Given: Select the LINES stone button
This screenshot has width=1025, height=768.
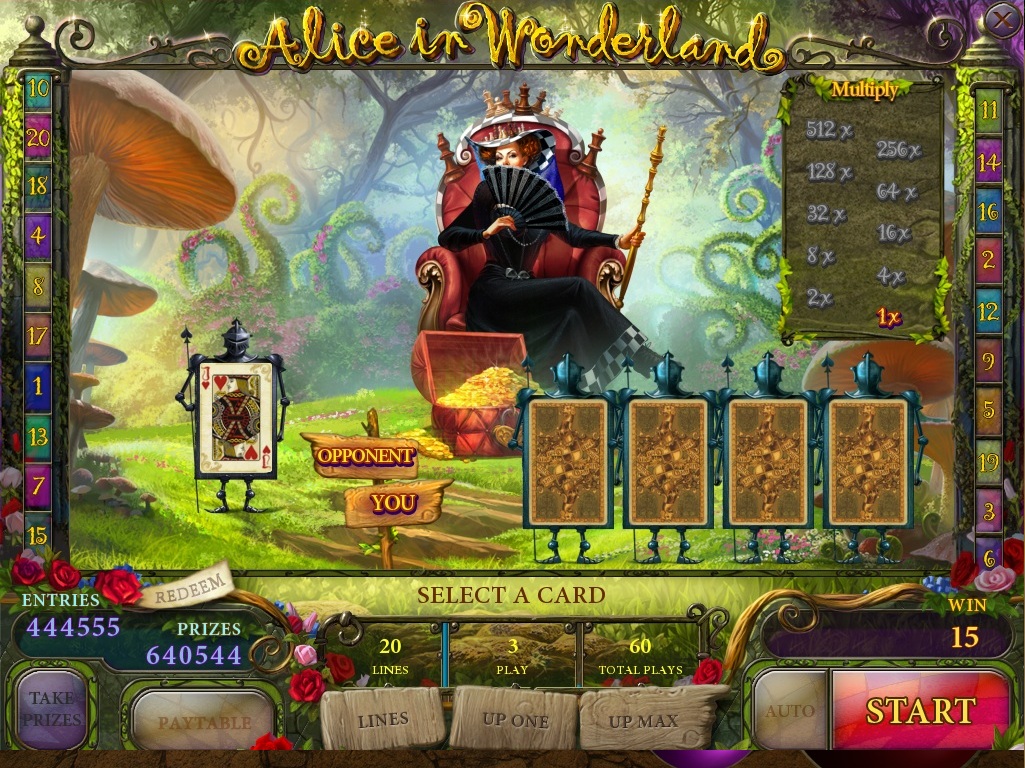Looking at the screenshot, I should click(x=383, y=719).
